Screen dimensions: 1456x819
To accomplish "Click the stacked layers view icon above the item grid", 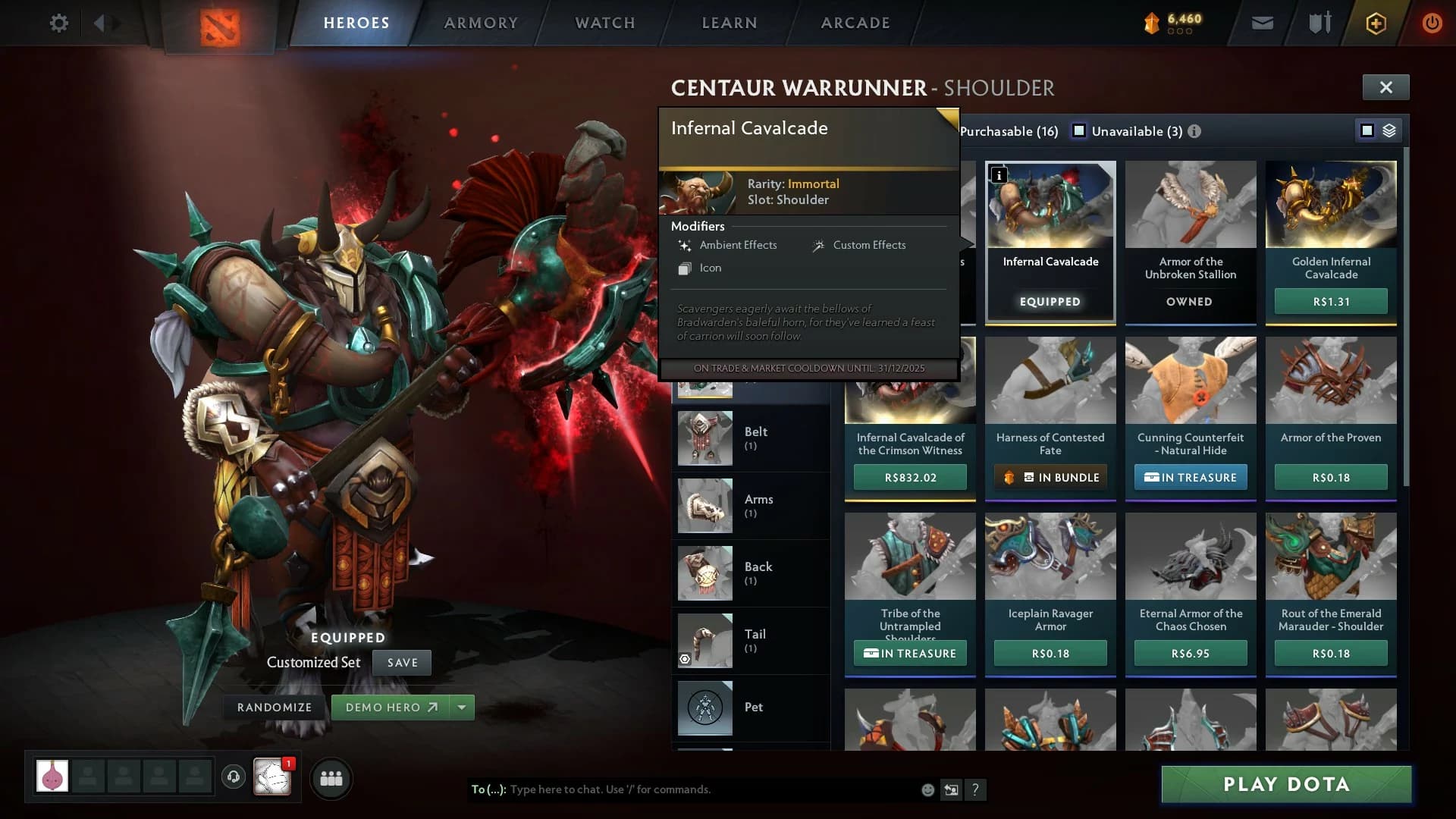I will click(1389, 130).
